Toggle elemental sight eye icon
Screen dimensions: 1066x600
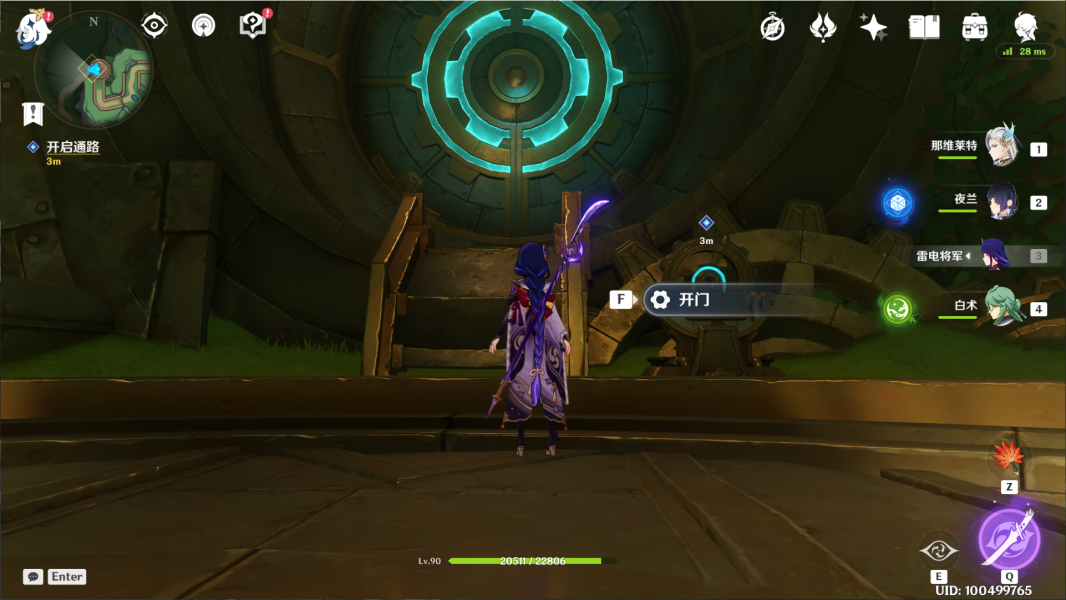click(x=154, y=25)
